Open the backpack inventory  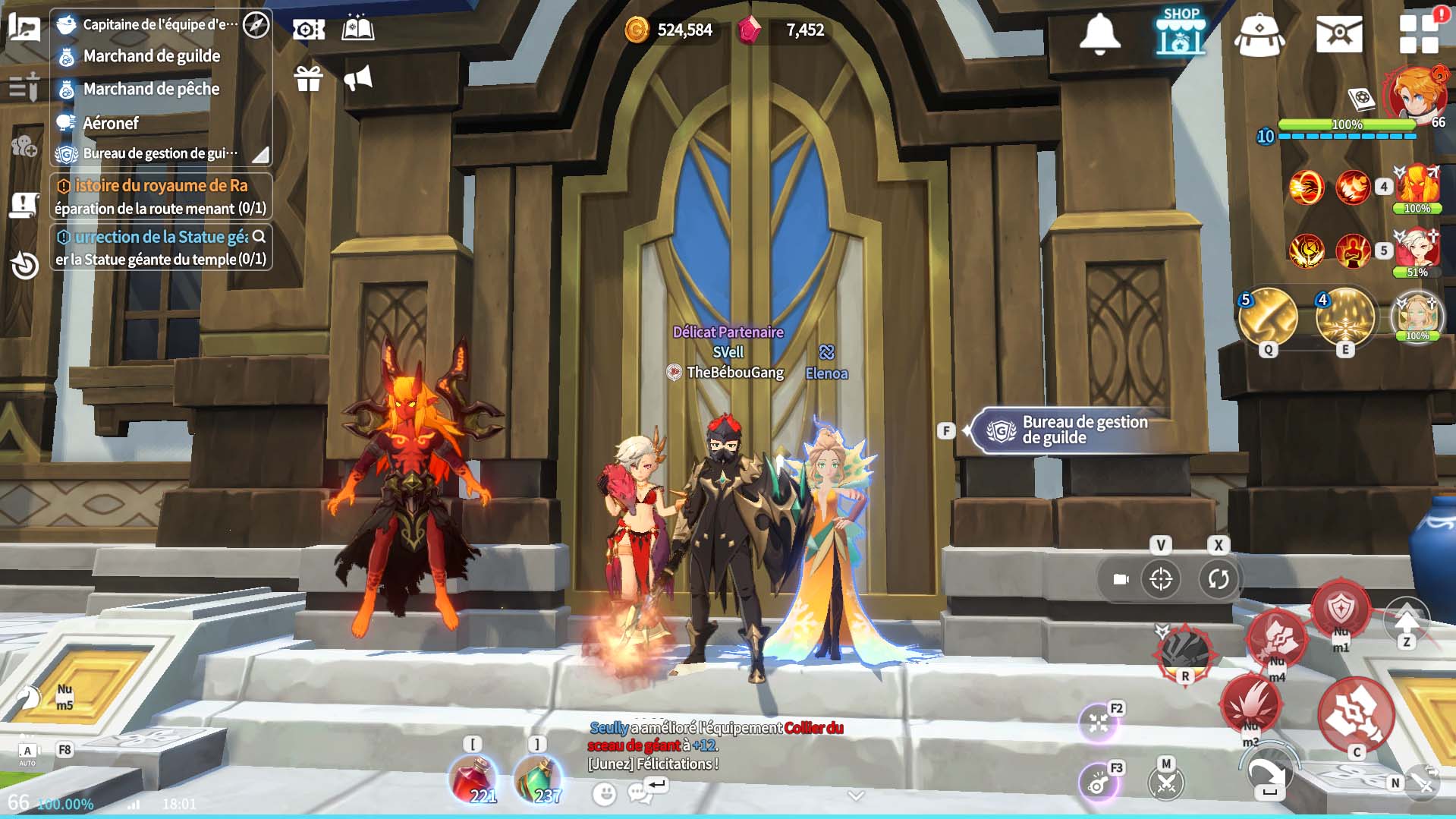point(1259,35)
